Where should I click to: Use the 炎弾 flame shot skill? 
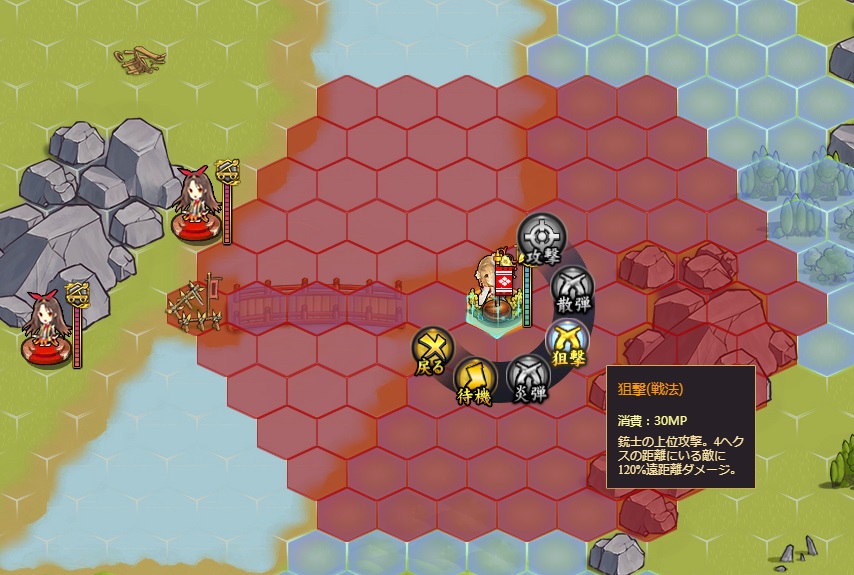[x=527, y=377]
